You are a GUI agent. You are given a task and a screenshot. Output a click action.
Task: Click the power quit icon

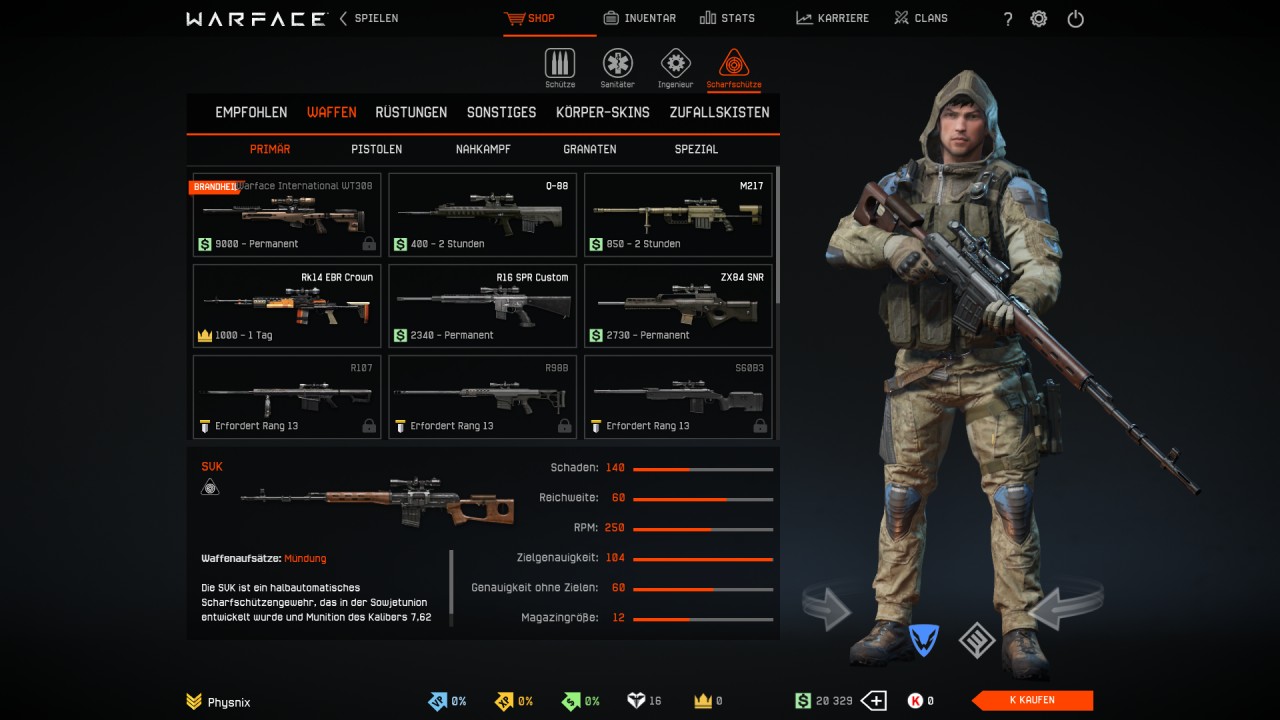tap(1075, 19)
